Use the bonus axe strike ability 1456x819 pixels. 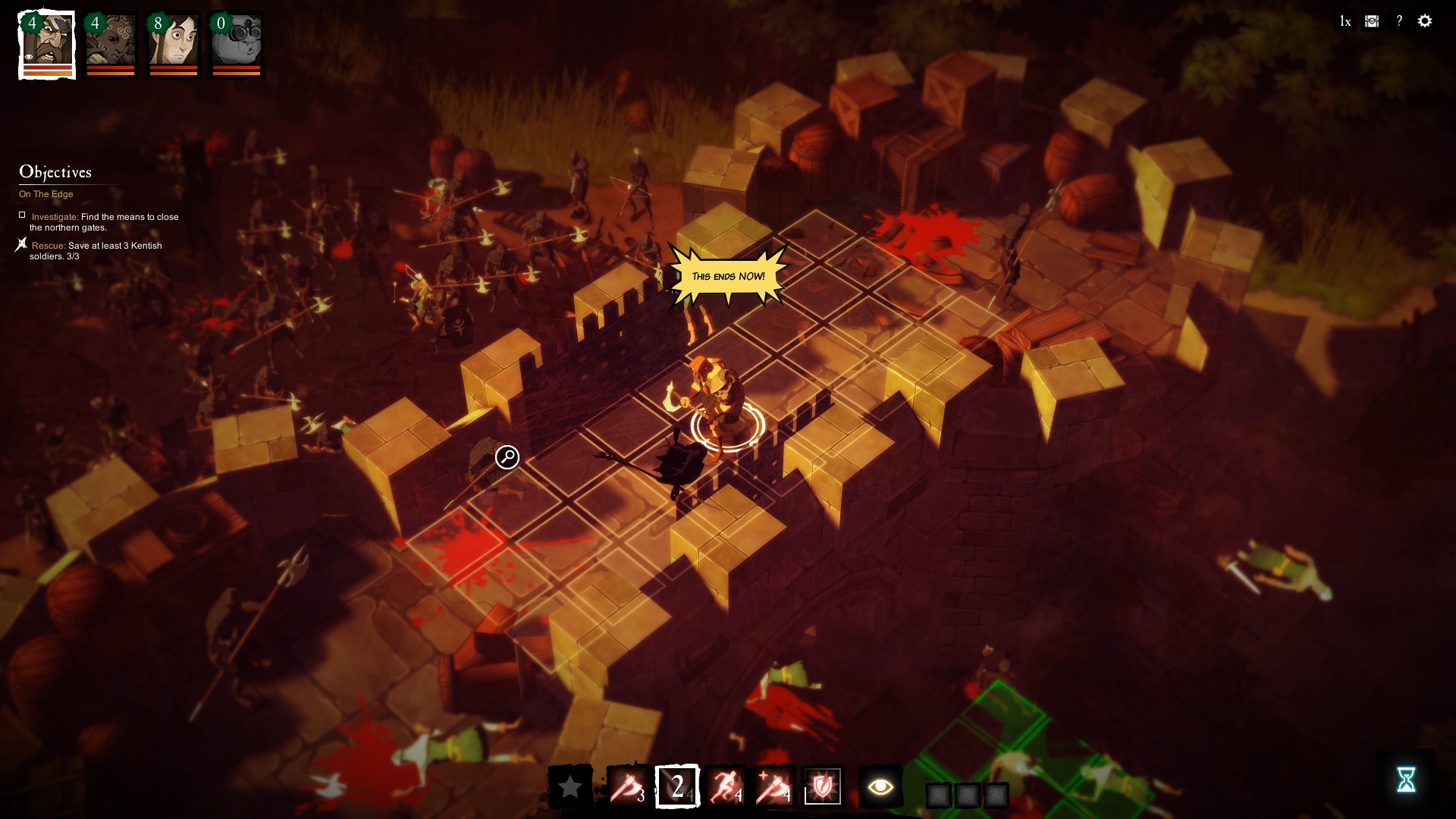[x=775, y=786]
